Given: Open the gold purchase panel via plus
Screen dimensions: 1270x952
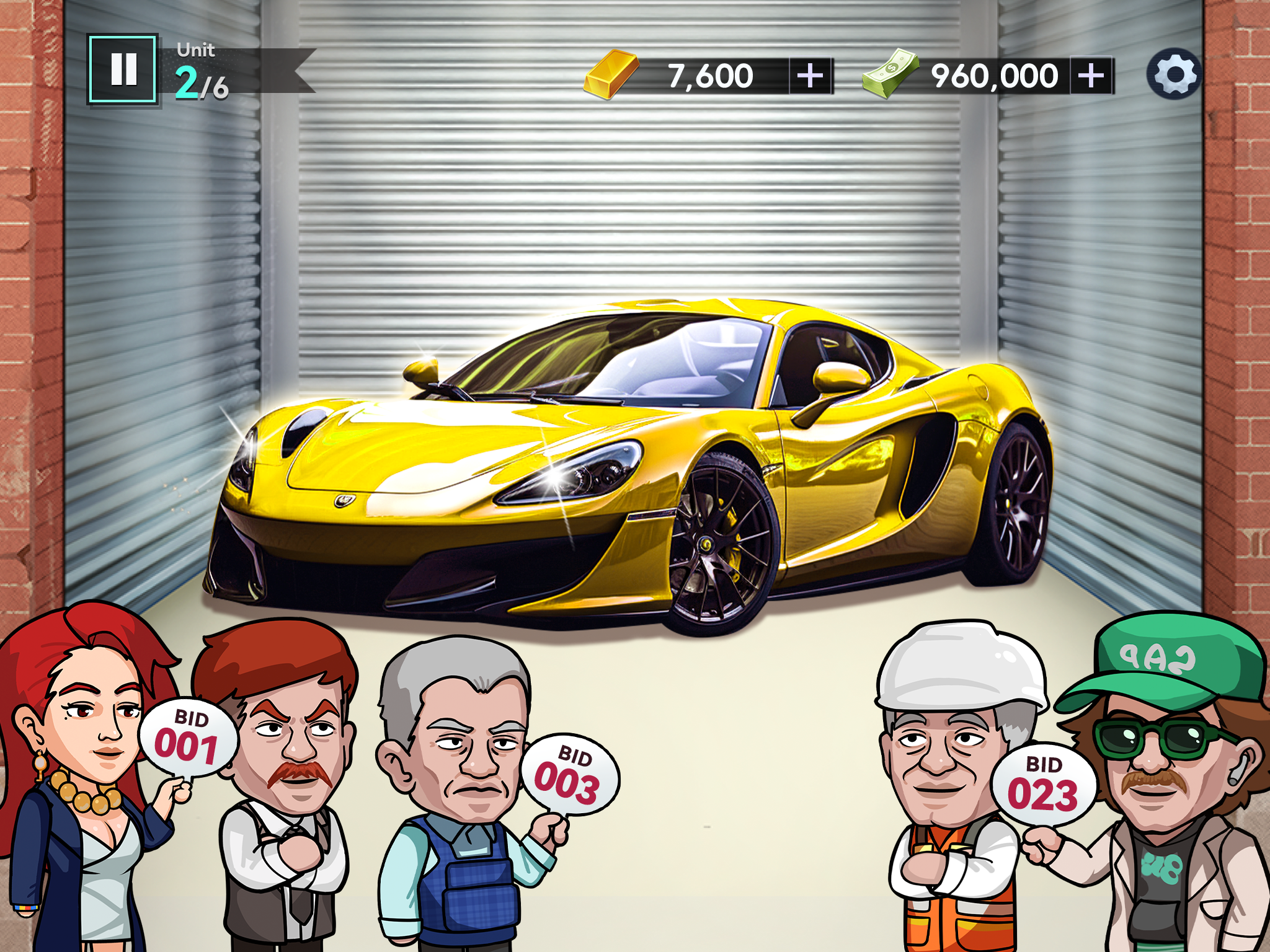Looking at the screenshot, I should coord(809,76).
